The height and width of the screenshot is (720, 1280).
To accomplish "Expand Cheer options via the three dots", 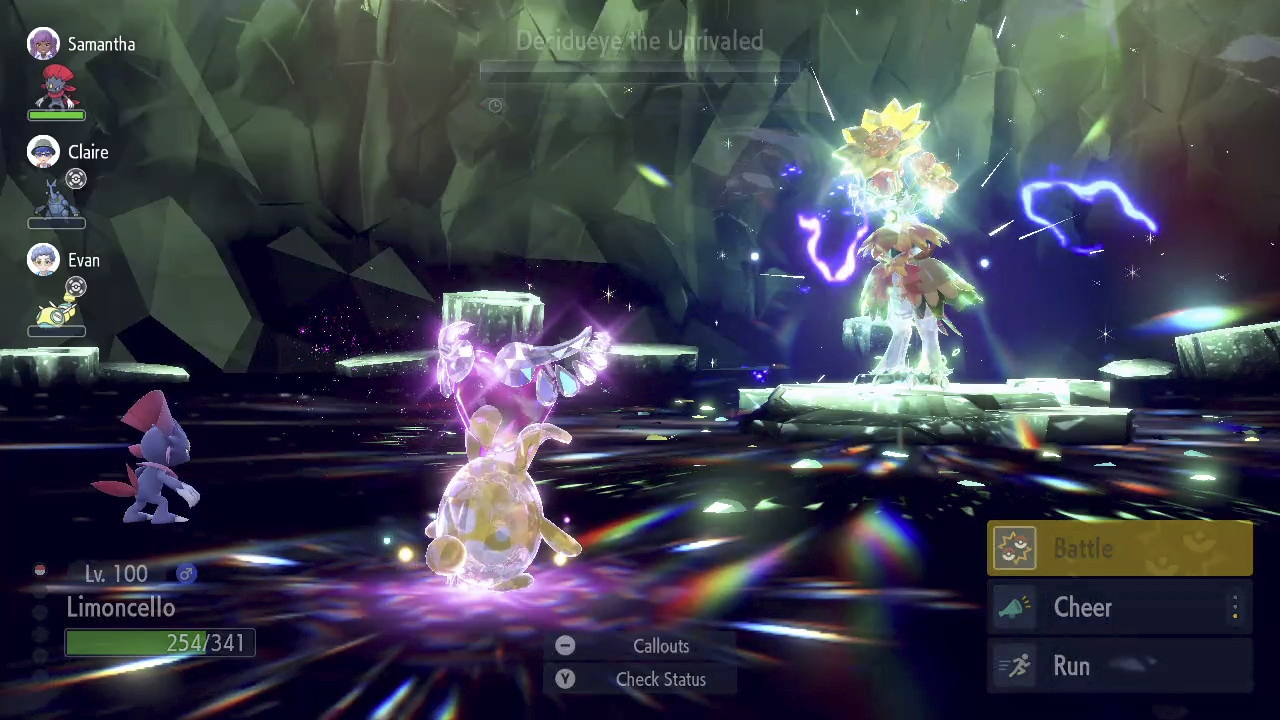I will pyautogui.click(x=1235, y=608).
